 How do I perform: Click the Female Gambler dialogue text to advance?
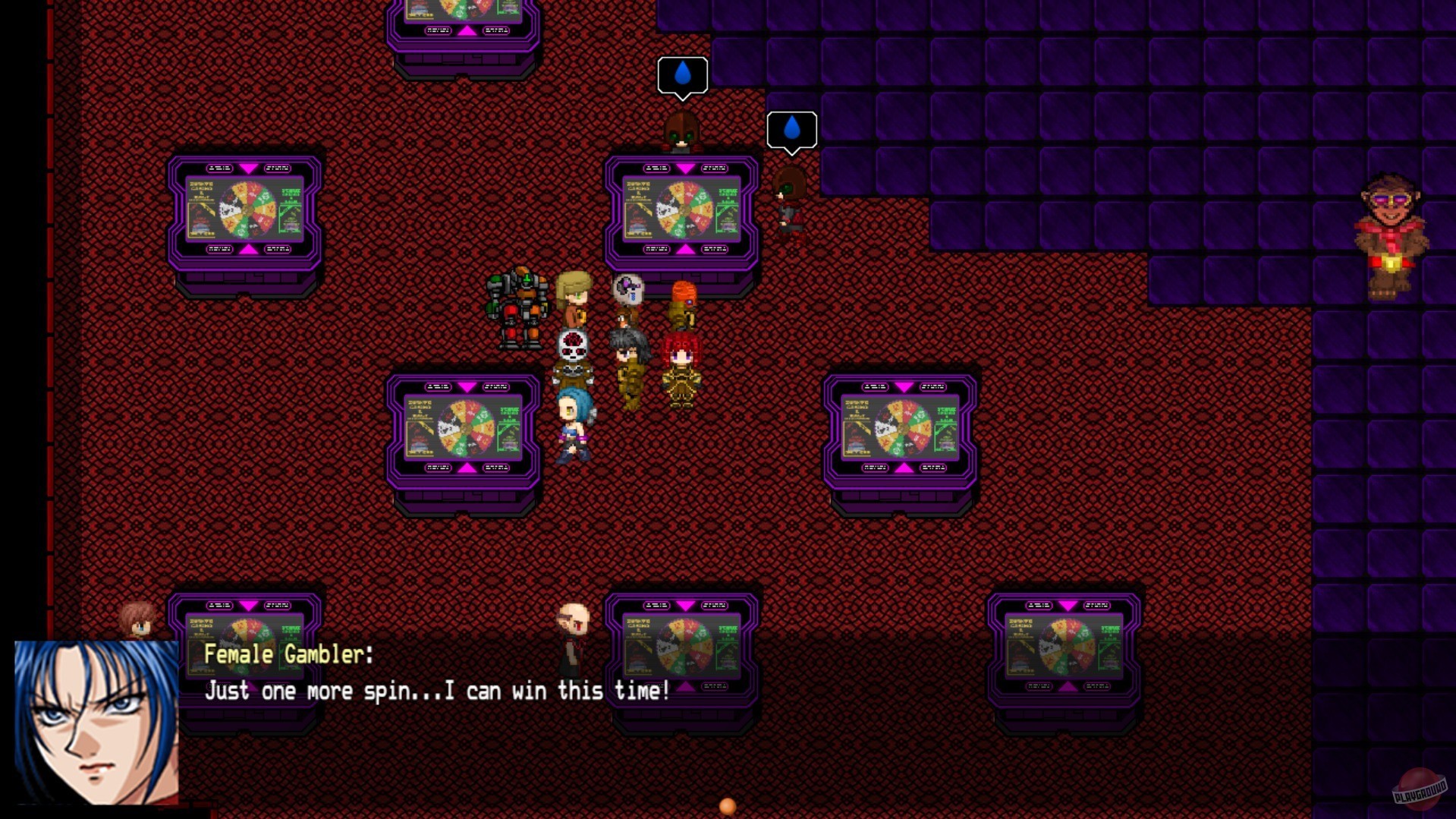[x=435, y=690]
